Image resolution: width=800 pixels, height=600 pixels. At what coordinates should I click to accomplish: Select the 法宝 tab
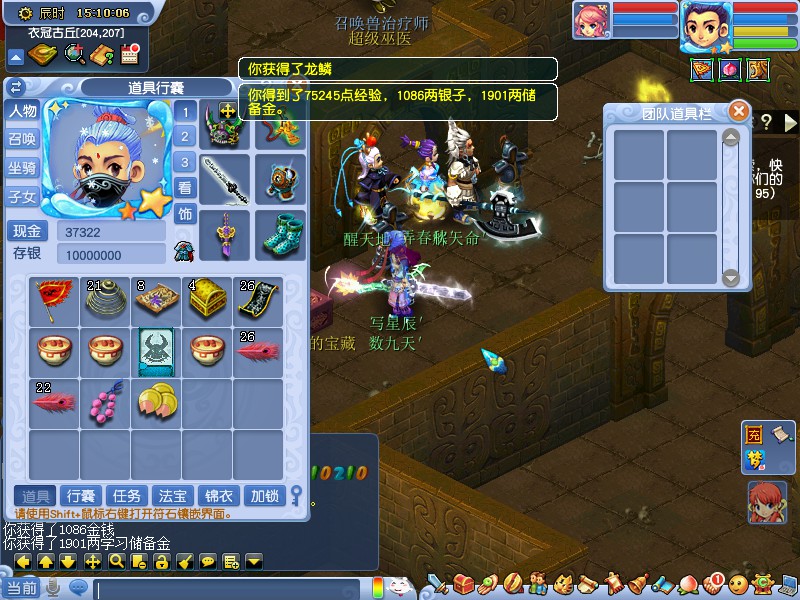(173, 496)
